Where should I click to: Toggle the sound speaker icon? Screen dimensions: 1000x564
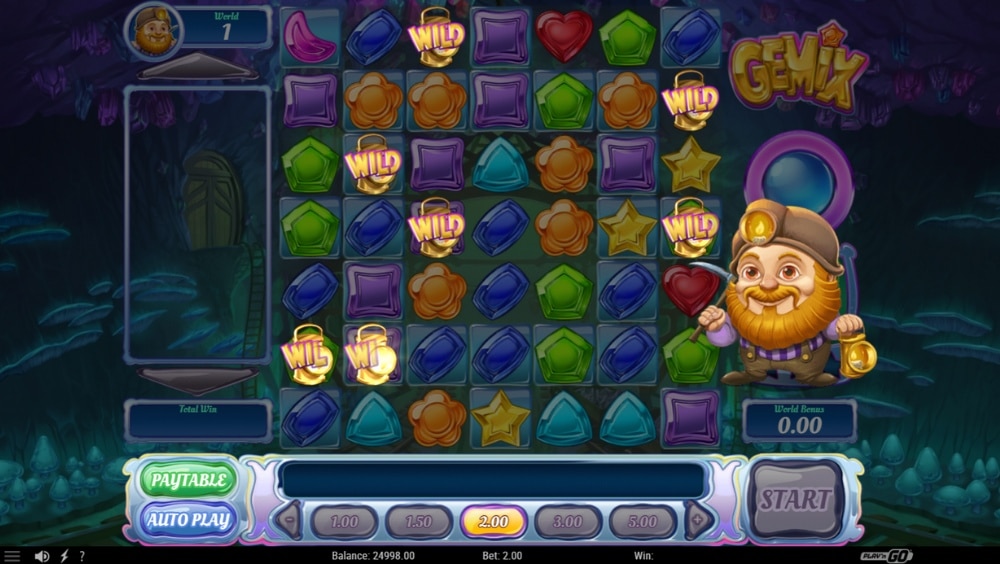42,556
